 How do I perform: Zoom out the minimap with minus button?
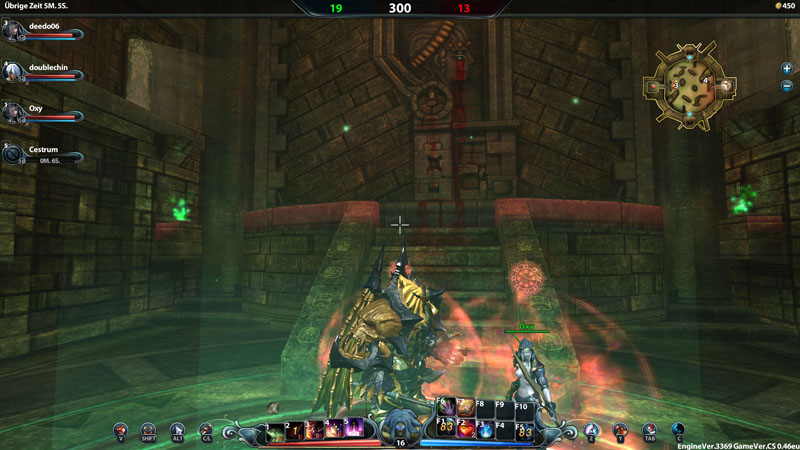pyautogui.click(x=787, y=86)
